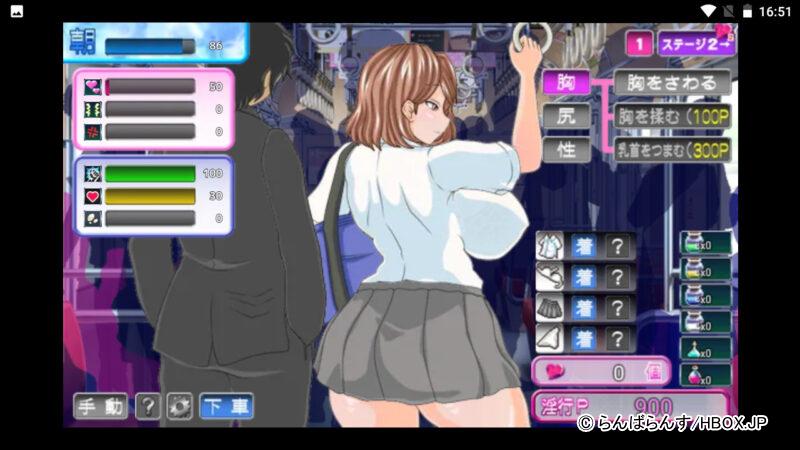Screen dimensions: 800x450
Task: Open help with the bottom-left question mark
Action: click(147, 406)
